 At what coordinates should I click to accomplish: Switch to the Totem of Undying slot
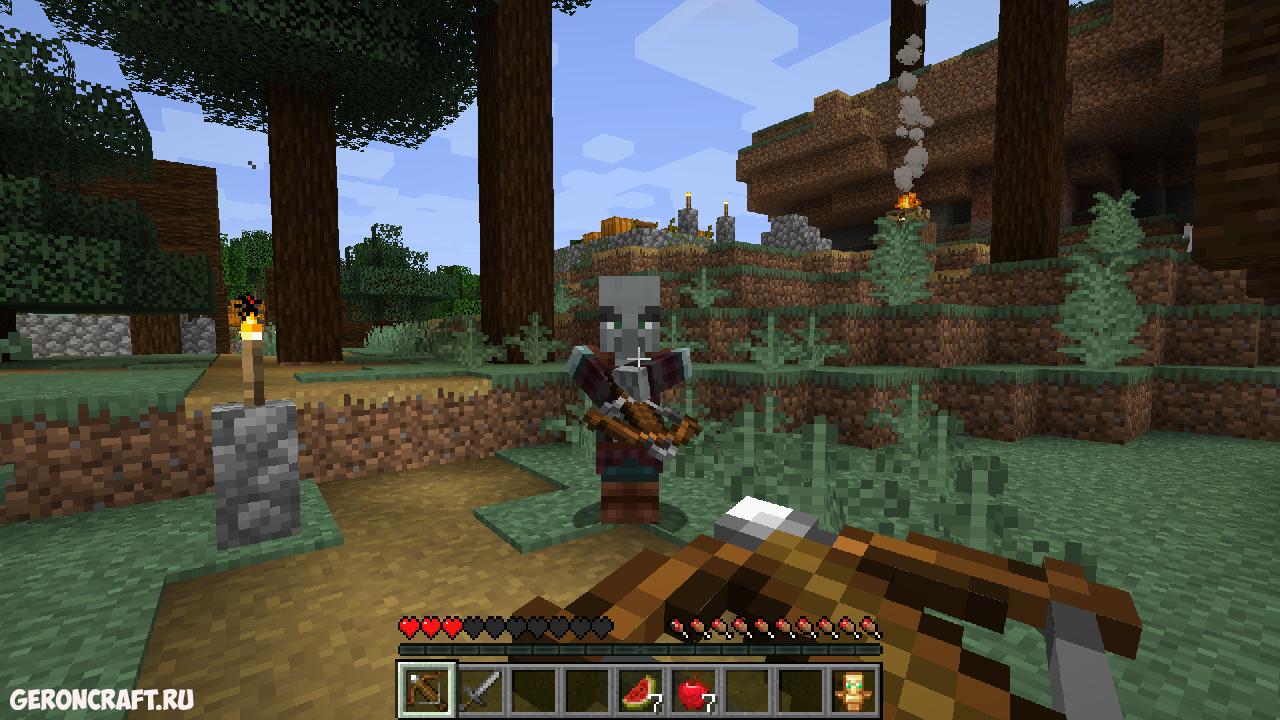click(x=853, y=690)
